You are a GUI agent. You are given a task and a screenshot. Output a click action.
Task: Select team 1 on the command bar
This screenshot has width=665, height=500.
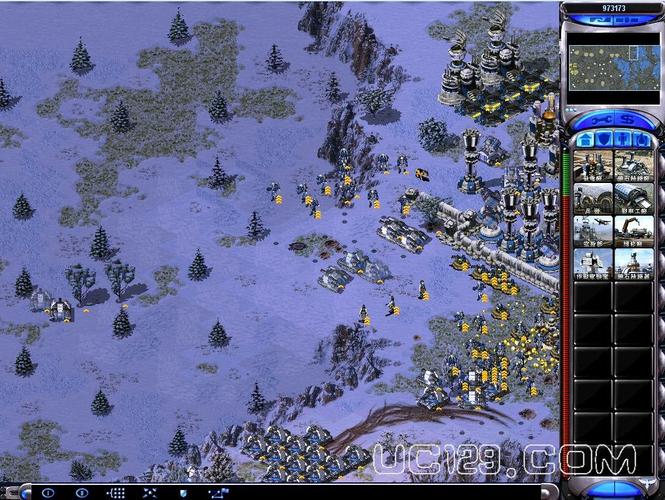pos(49,493)
